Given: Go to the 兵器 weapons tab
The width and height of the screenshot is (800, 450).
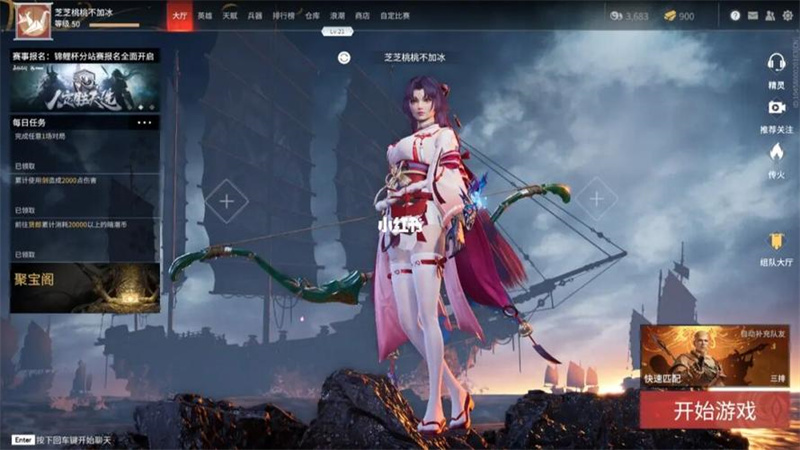Looking at the screenshot, I should point(255,16).
